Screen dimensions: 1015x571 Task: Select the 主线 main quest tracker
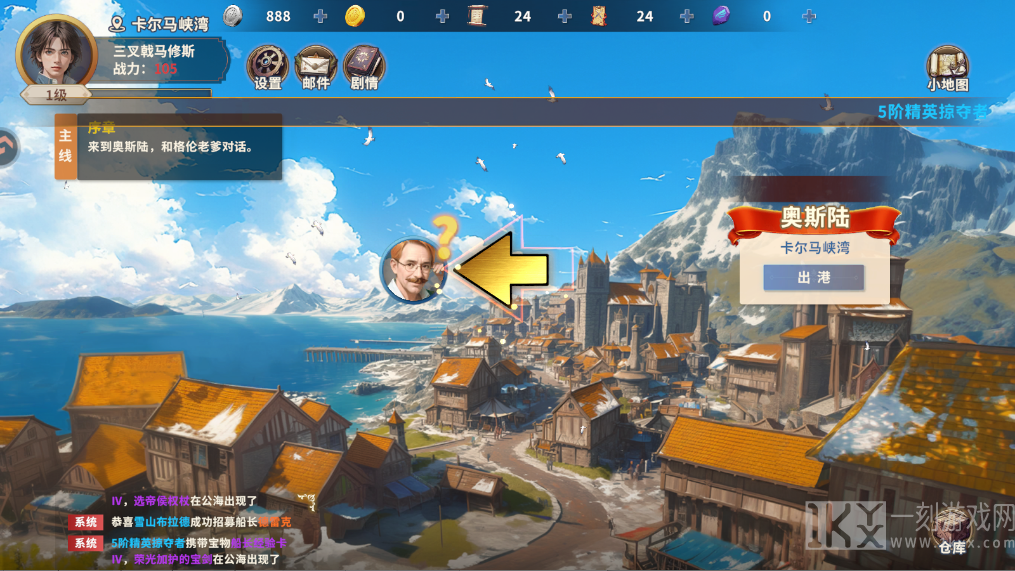(x=65, y=146)
